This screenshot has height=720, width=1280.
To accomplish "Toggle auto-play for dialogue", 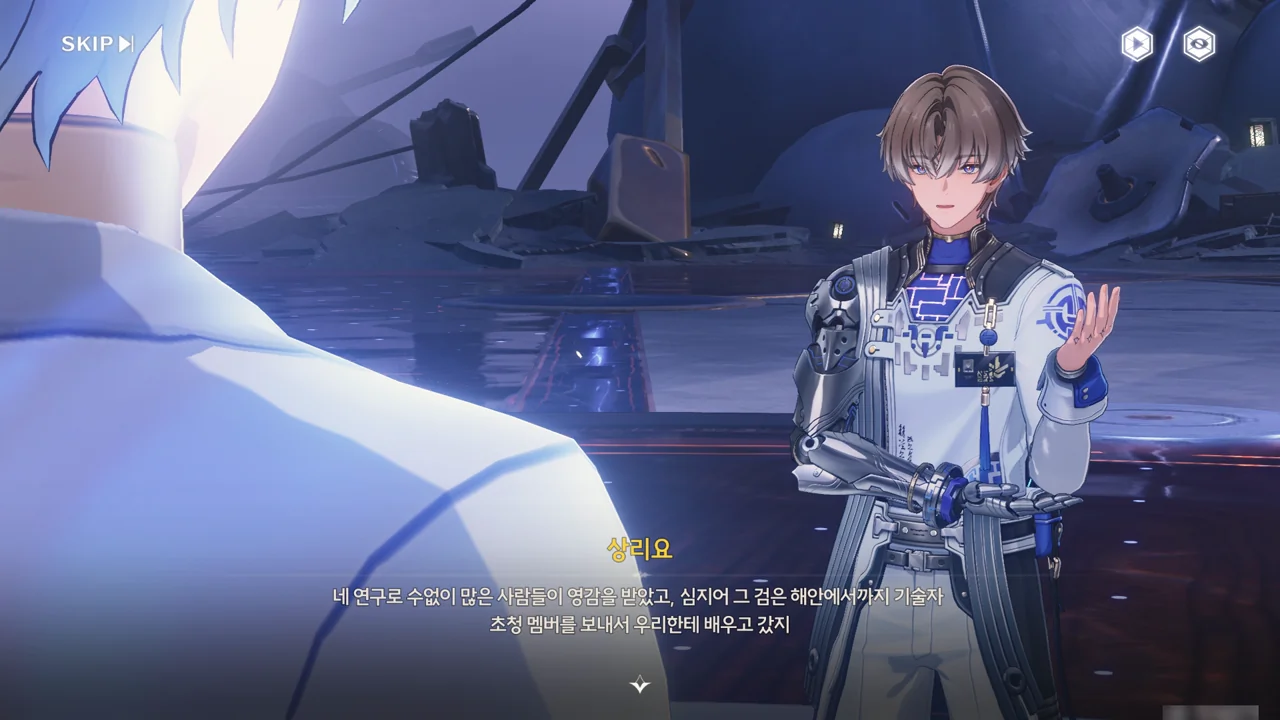I will click(1136, 44).
